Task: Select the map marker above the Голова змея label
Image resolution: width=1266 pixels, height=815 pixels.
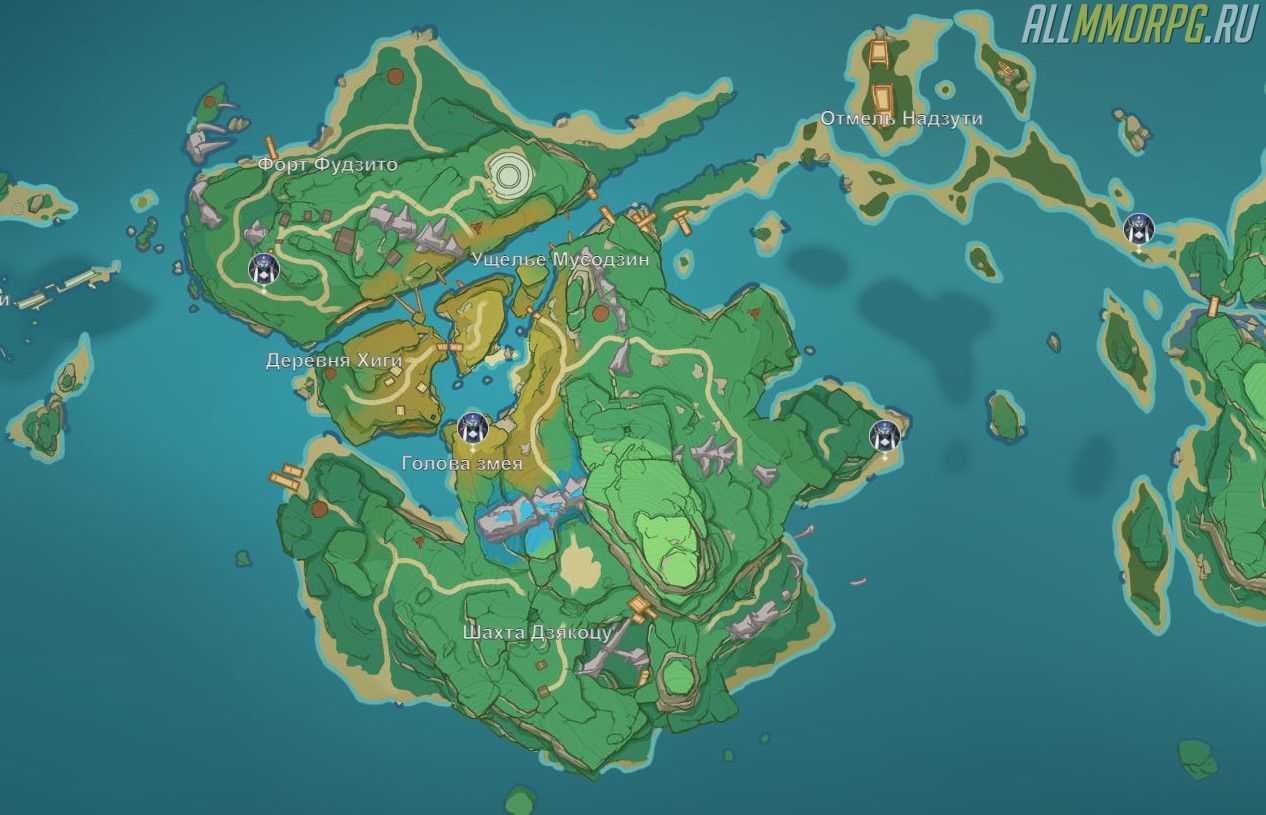Action: tap(473, 428)
